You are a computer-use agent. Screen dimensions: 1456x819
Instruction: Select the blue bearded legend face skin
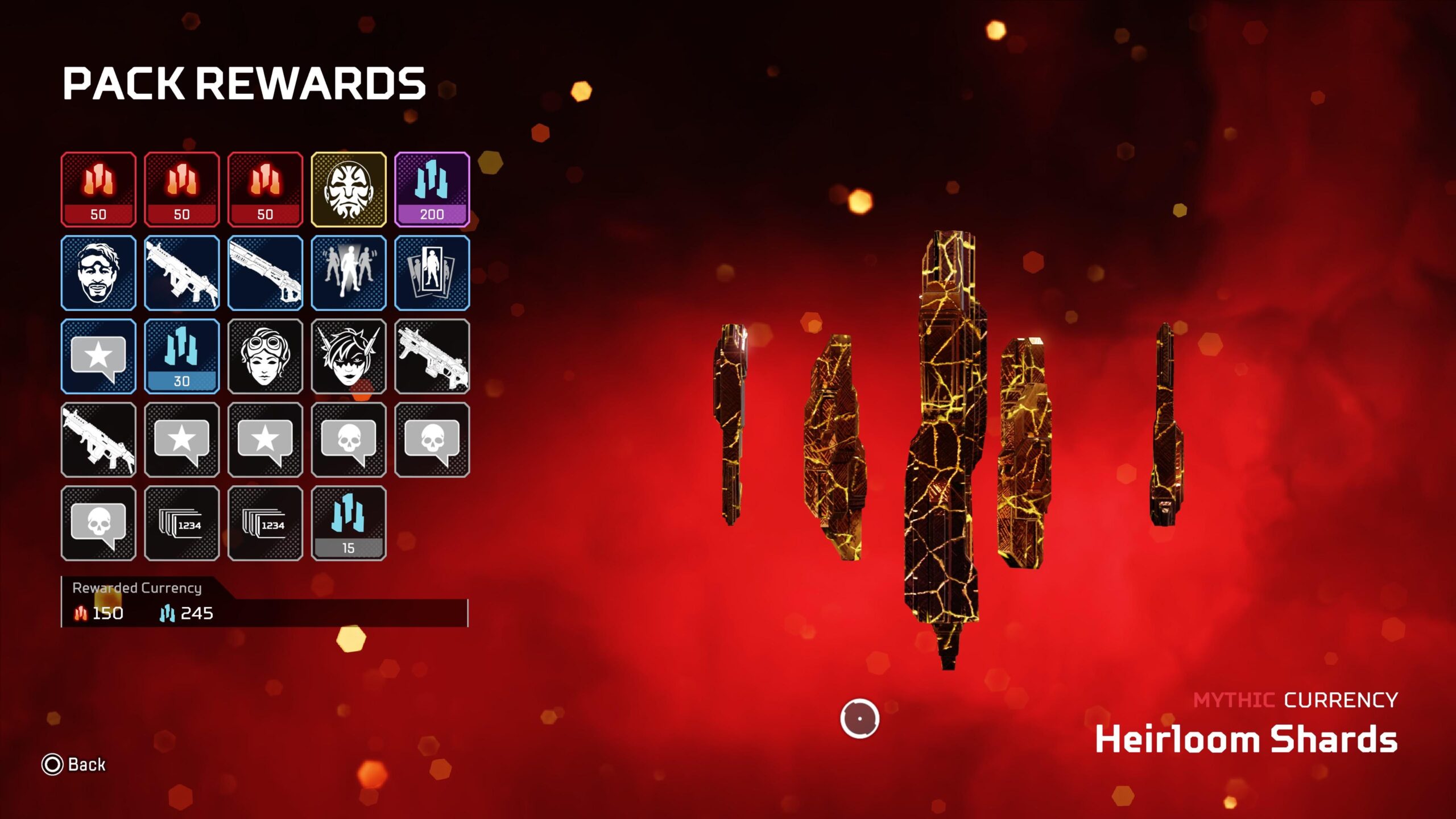pyautogui.click(x=98, y=273)
